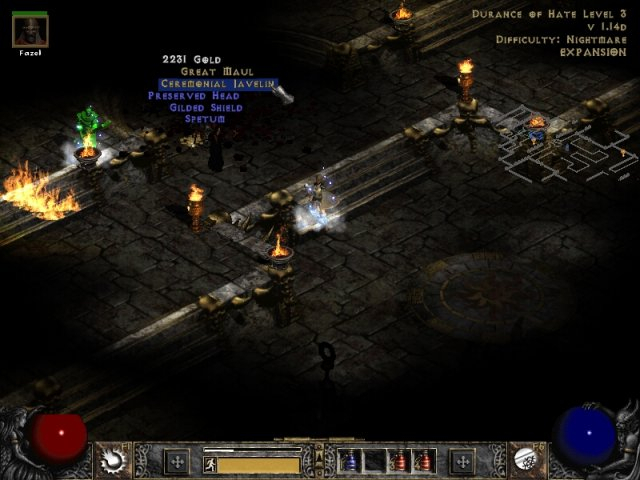
Task: Select the Fazel mercenary portrait
Action: (x=30, y=30)
